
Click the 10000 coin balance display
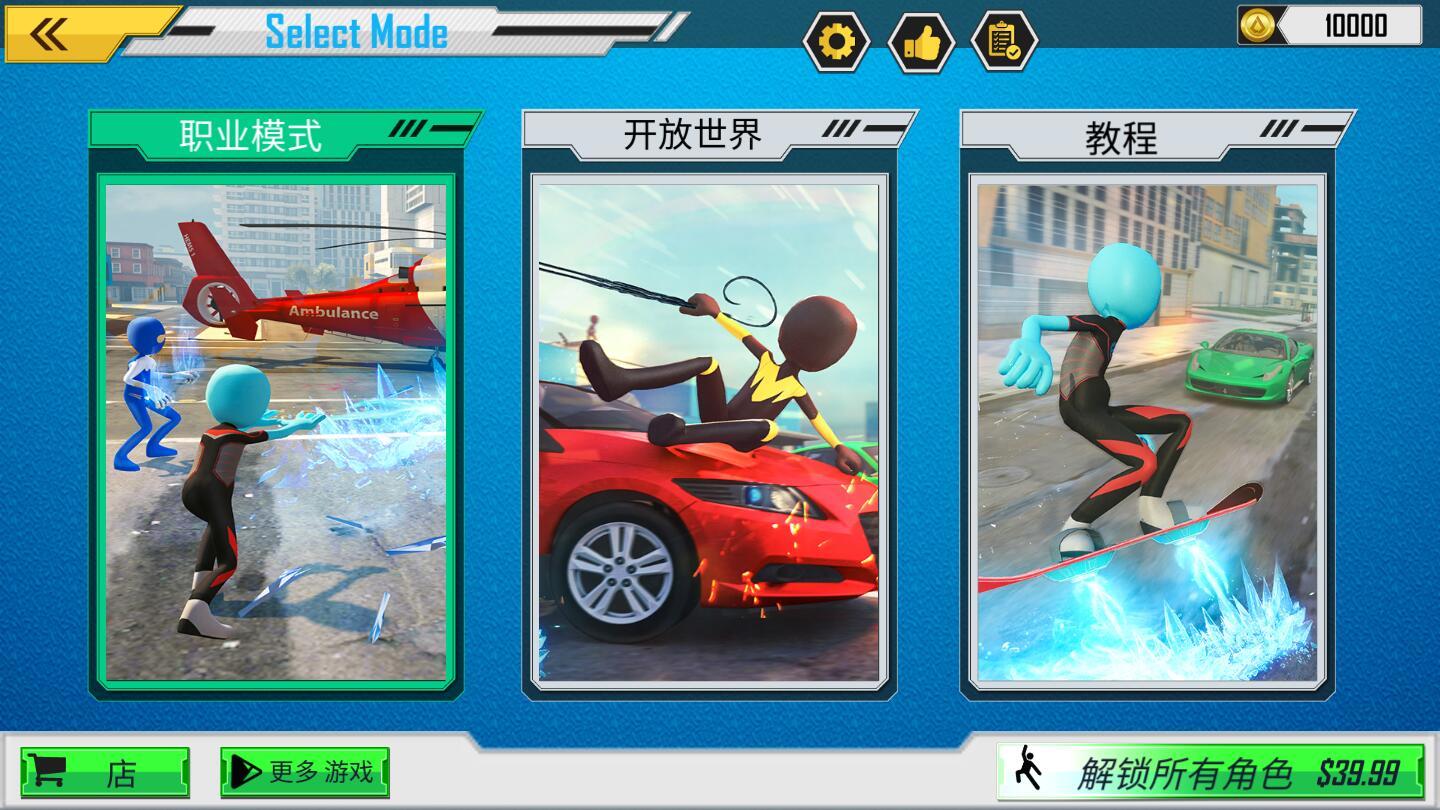pos(1355,27)
